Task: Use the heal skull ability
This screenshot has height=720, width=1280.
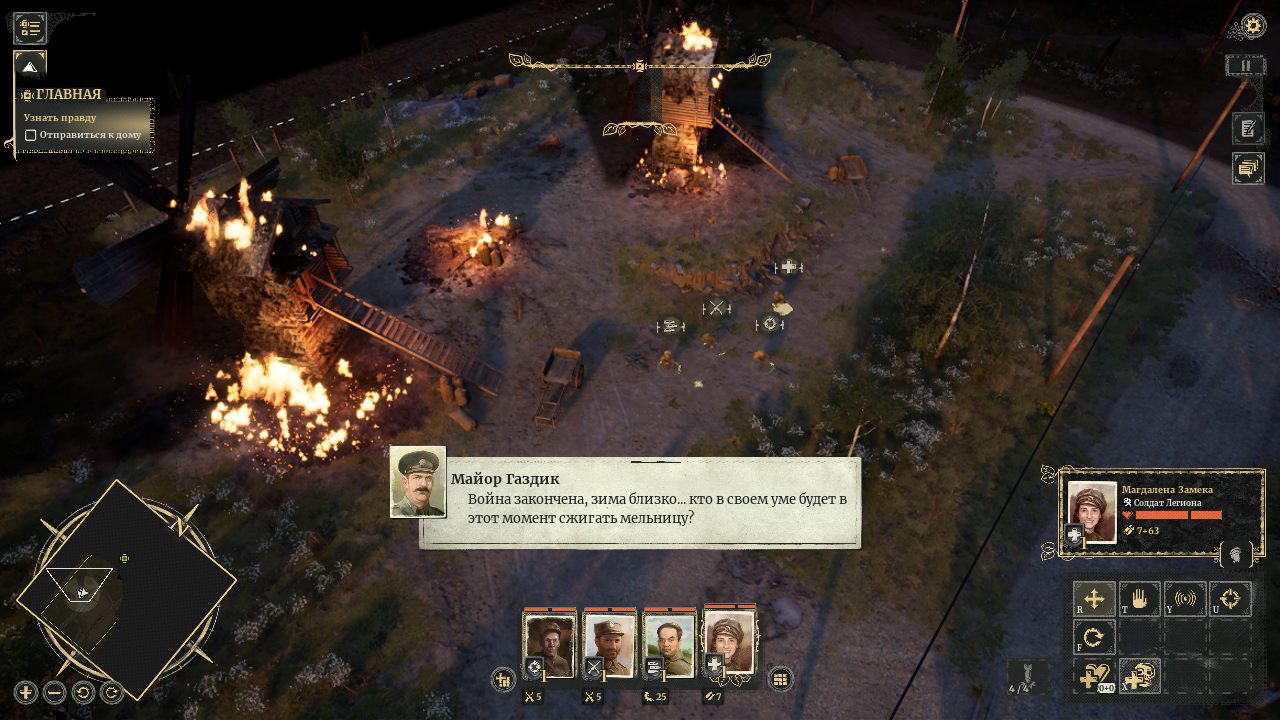Action: 1139,677
